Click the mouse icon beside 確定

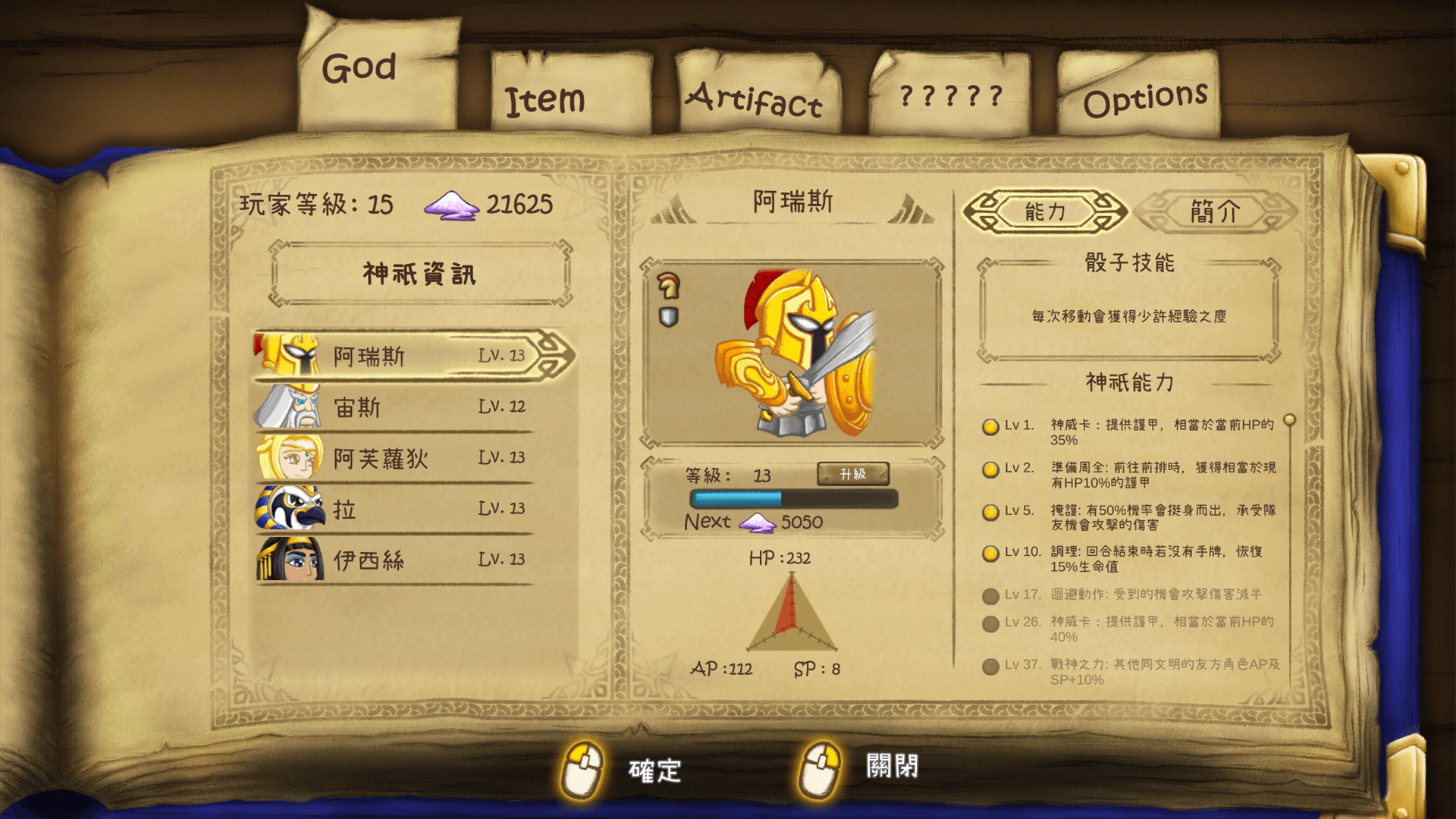click(584, 767)
